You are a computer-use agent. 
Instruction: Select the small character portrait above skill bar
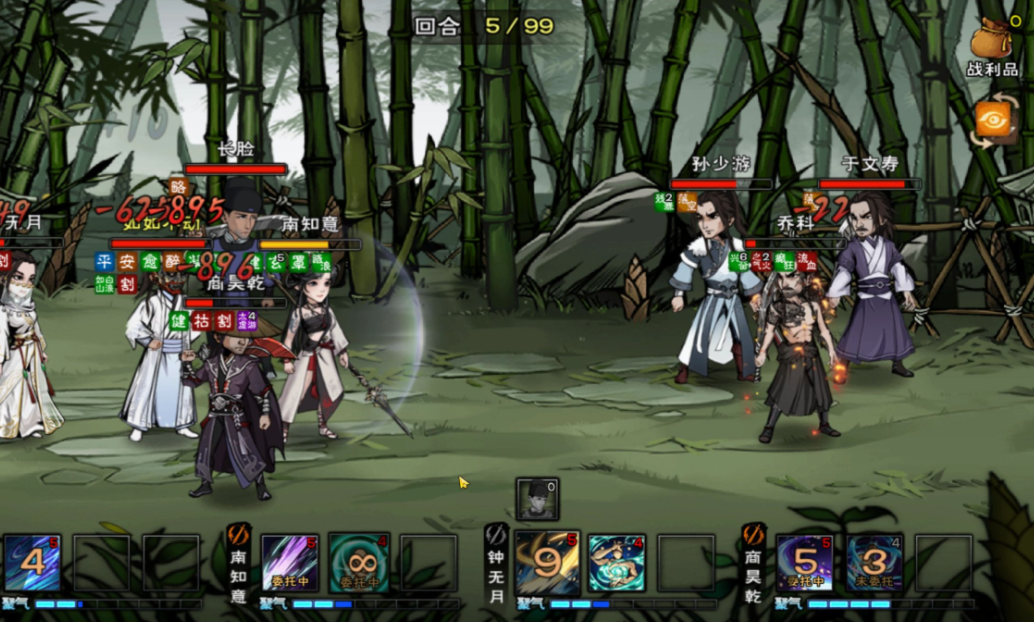[537, 498]
